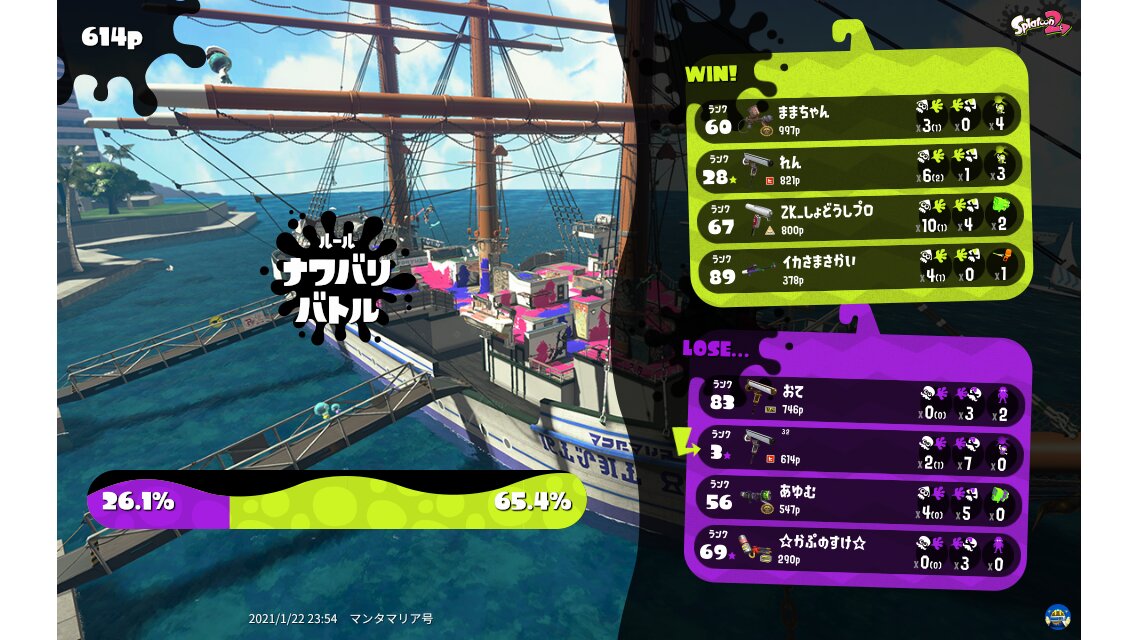The height and width of the screenshot is (640, 1138).
Task: Click the round badge icon in the bottom corner
Action: pos(1057,616)
